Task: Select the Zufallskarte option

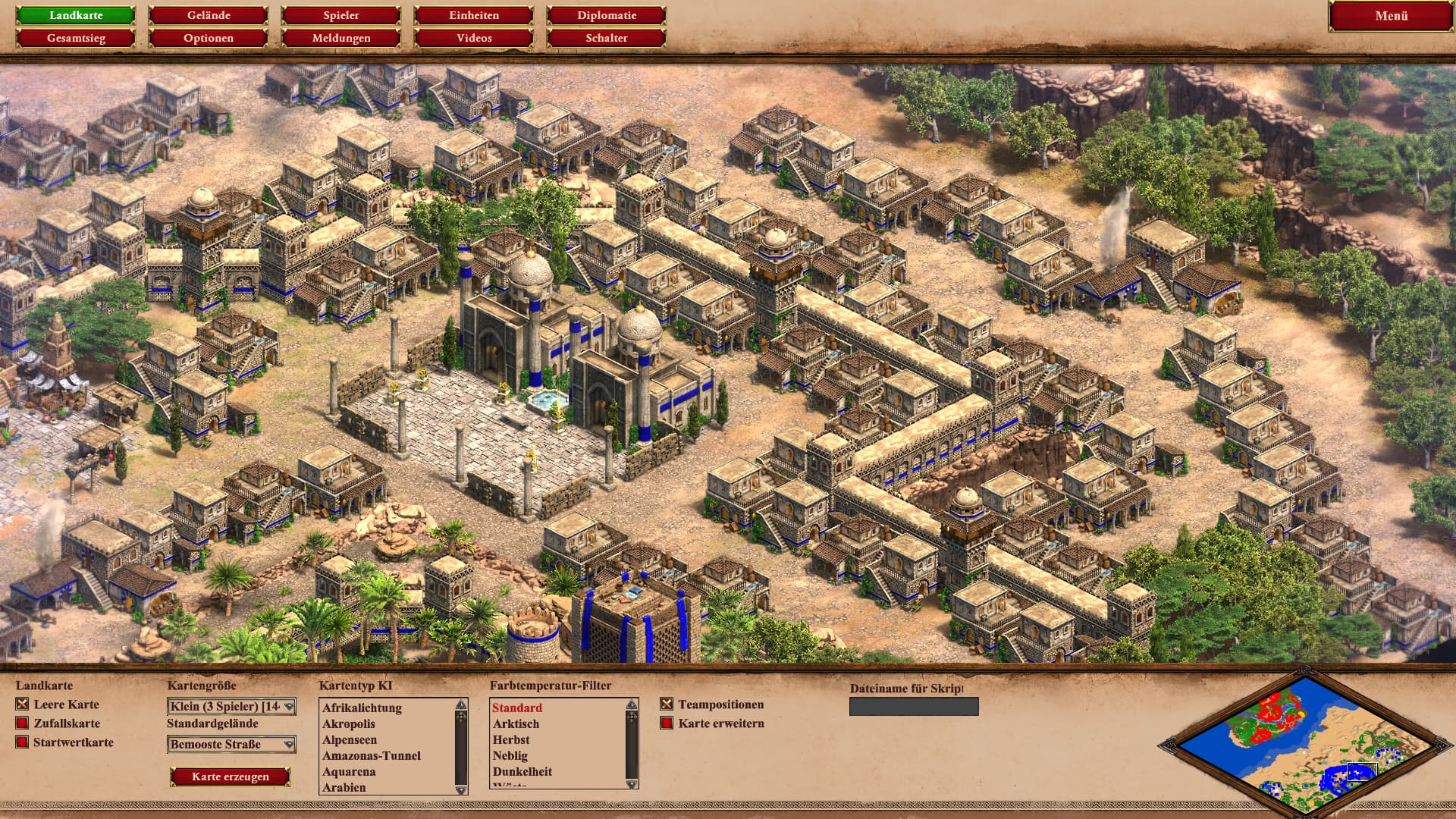Action: (x=23, y=723)
